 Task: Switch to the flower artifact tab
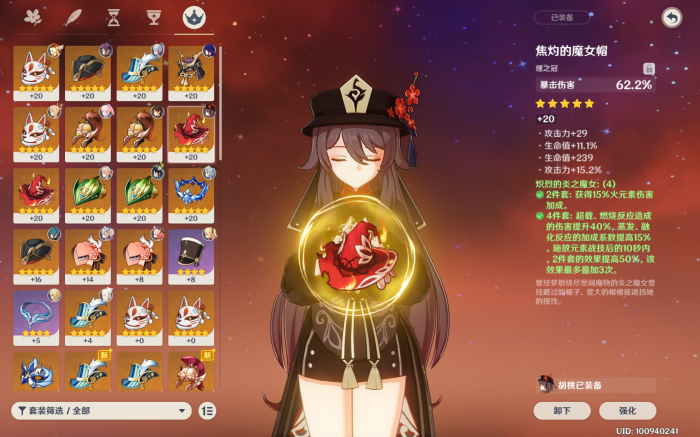[32, 17]
